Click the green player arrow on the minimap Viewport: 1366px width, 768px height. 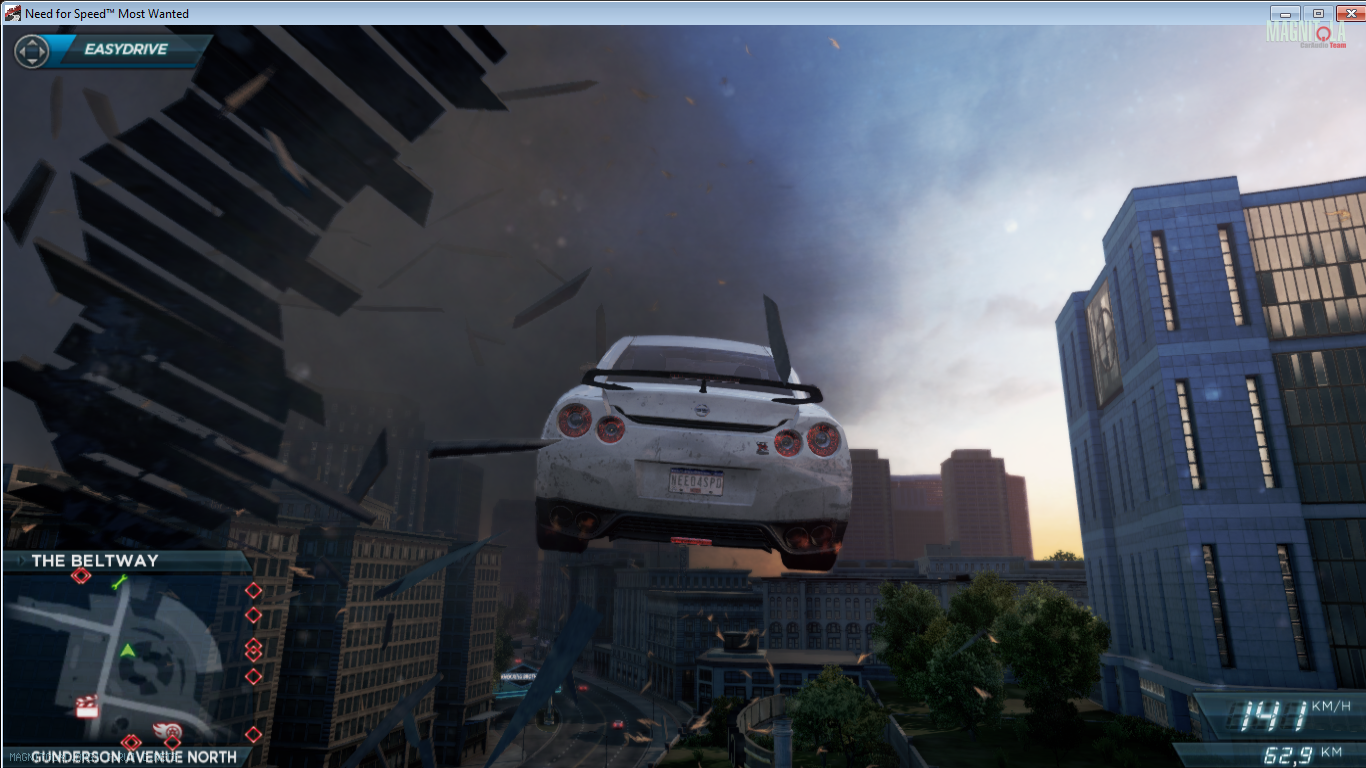(x=128, y=651)
